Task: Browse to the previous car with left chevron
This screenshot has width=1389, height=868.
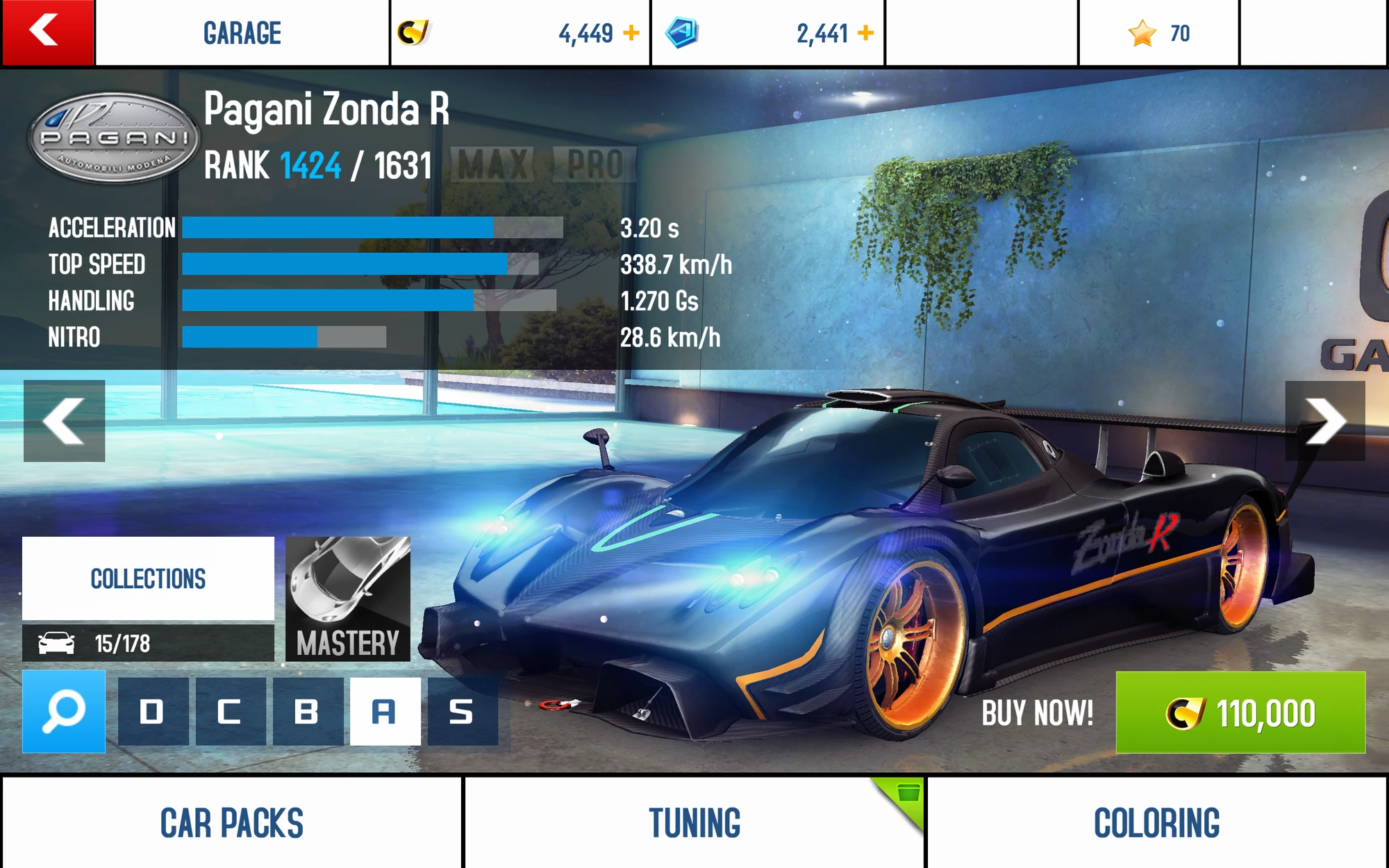Action: 63,419
